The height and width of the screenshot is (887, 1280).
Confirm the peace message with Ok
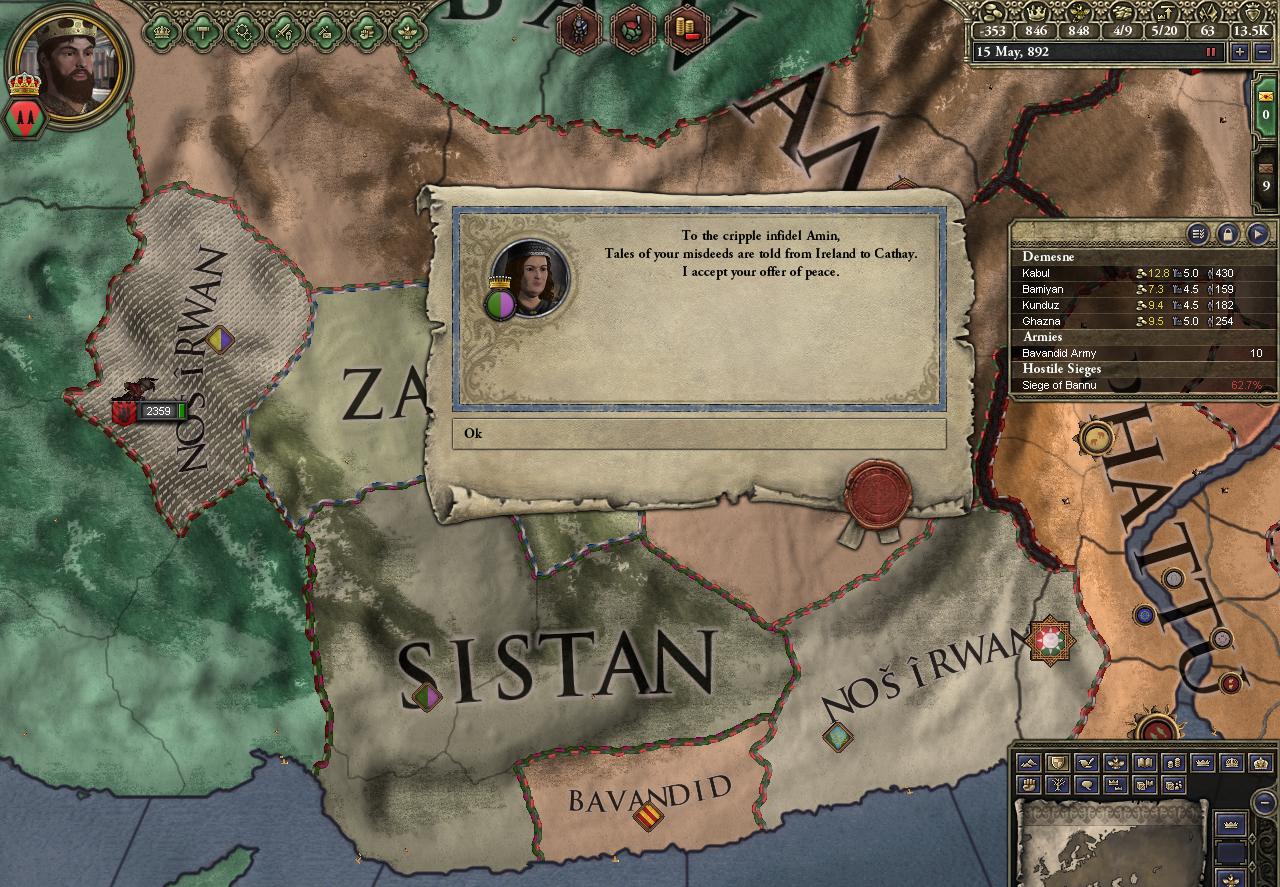click(698, 434)
